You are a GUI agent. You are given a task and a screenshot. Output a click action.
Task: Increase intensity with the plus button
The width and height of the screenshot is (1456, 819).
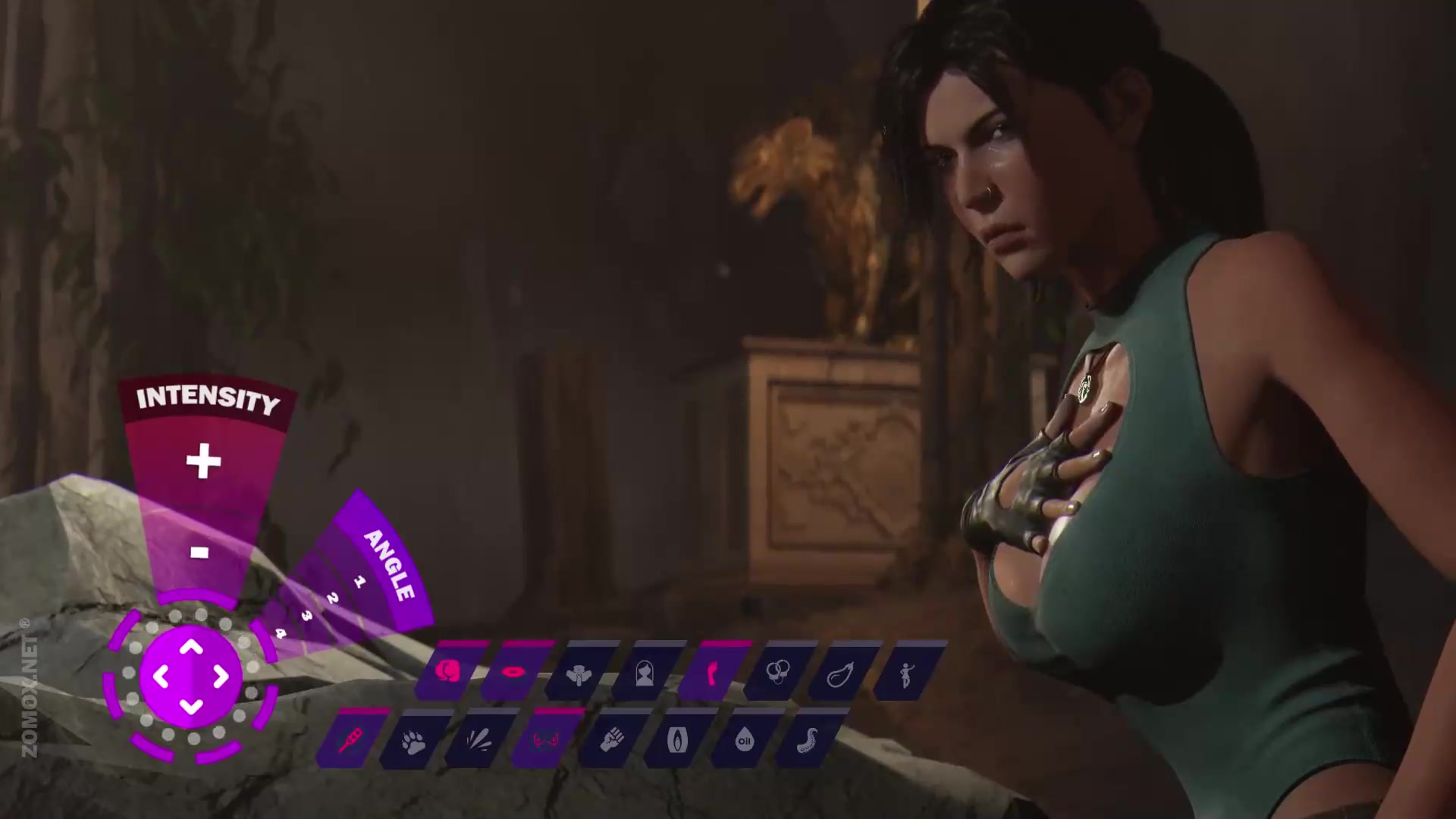203,461
